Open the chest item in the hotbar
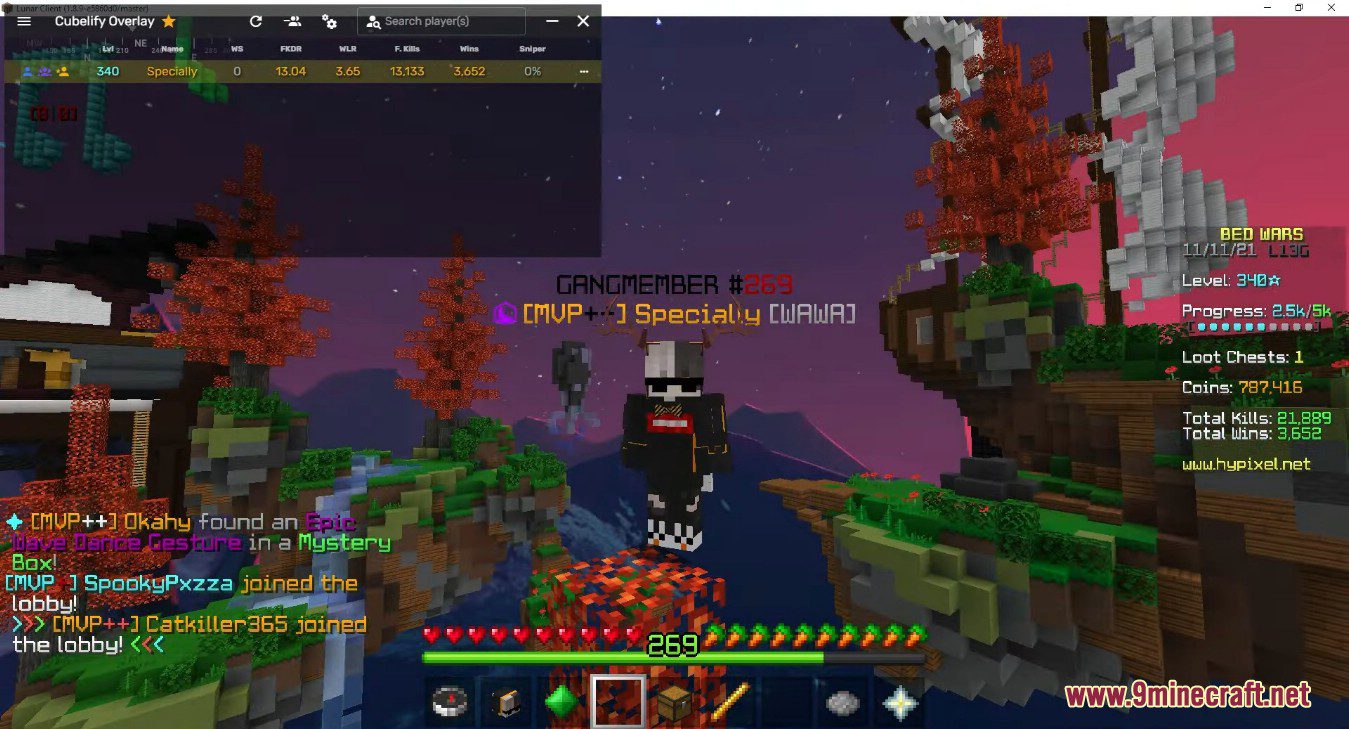The image size is (1349, 729). pos(674,704)
